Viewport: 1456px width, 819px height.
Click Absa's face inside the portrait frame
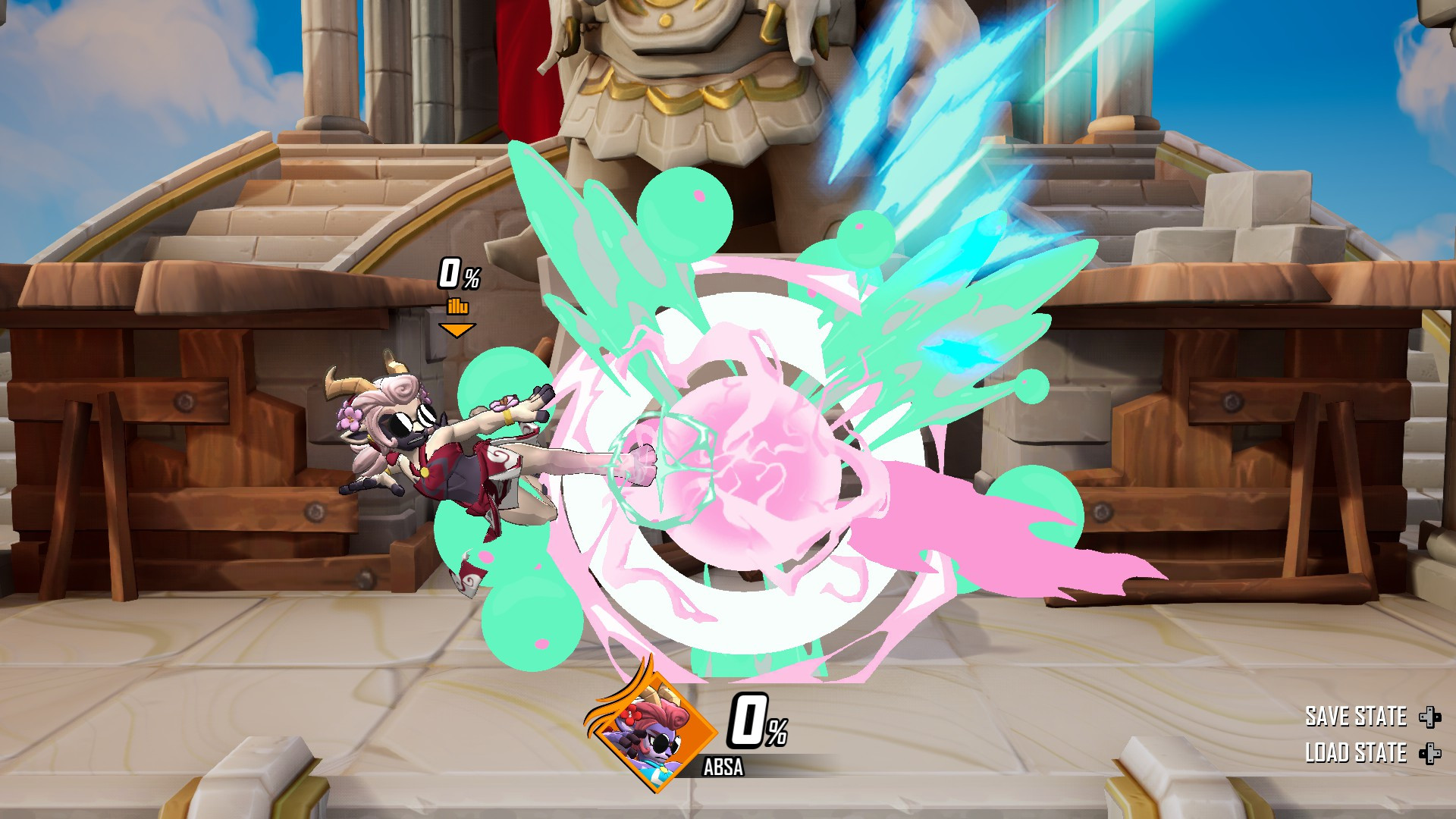(658, 743)
